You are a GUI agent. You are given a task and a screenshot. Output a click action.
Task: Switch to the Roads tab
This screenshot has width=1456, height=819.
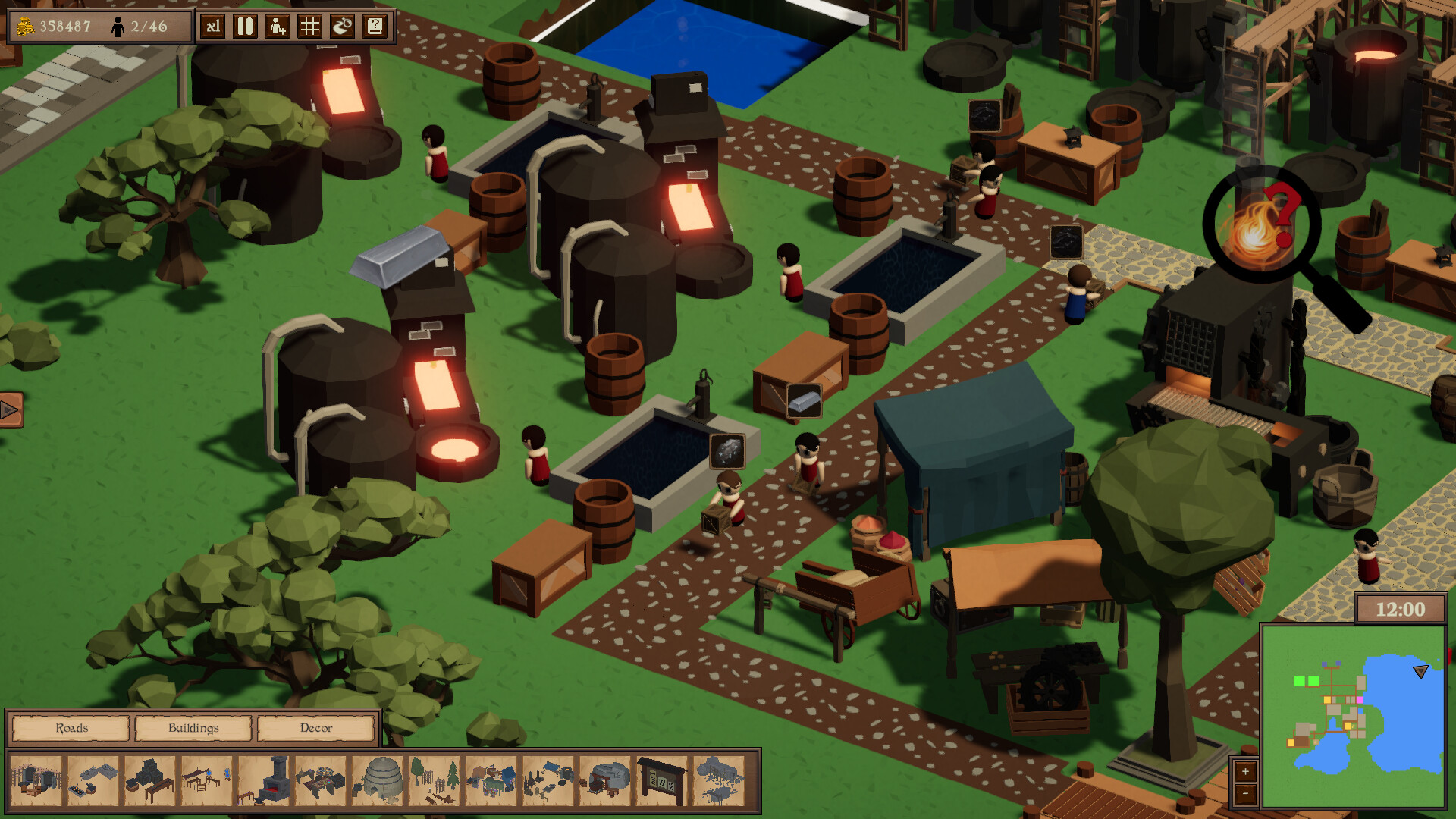[70, 728]
